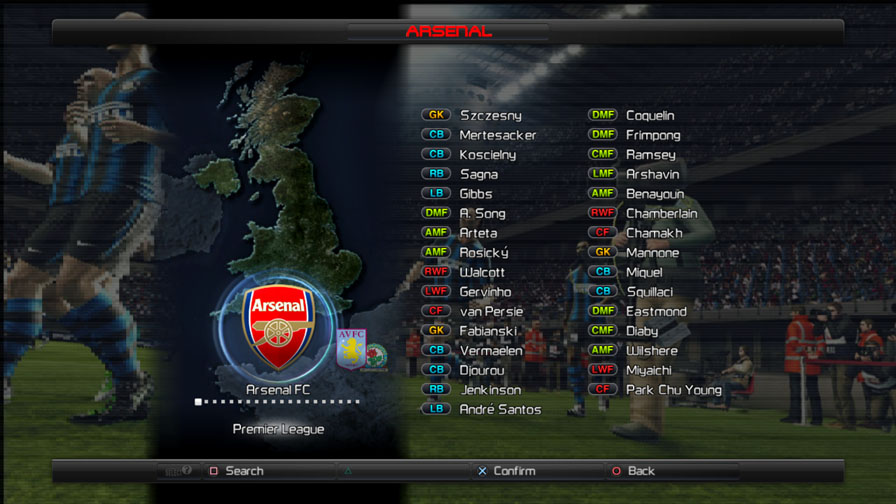Click the Search button
The height and width of the screenshot is (504, 896).
pos(243,471)
